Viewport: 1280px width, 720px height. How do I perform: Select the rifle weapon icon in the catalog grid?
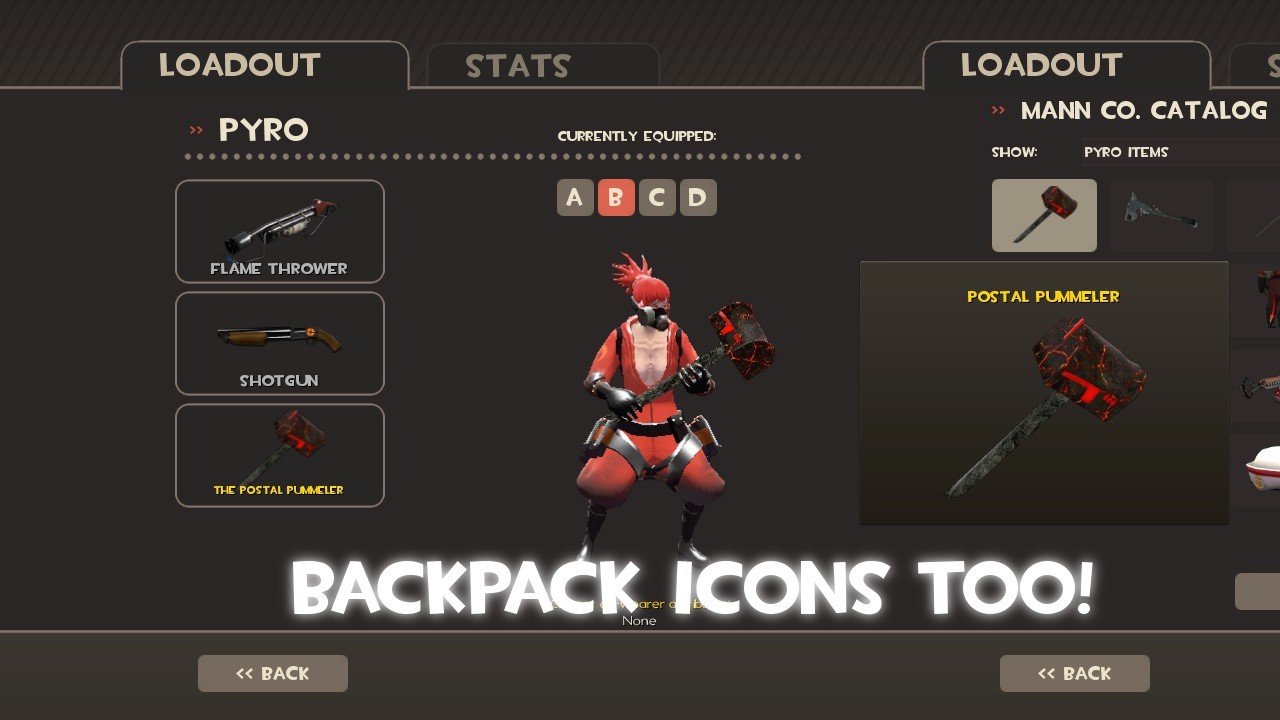pos(1161,215)
